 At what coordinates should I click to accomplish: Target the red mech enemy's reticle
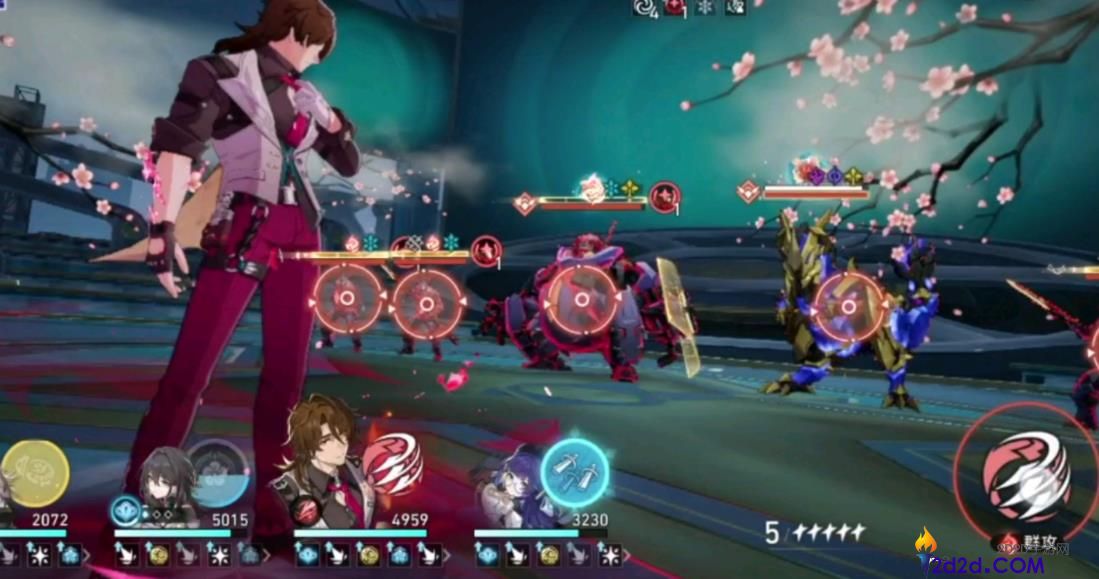pos(580,298)
